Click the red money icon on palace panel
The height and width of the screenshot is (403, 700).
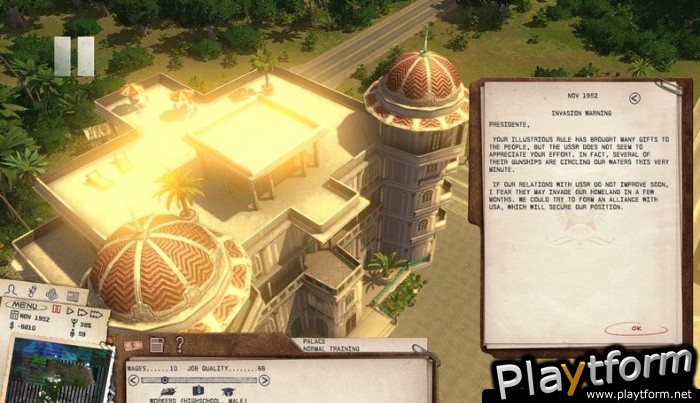click(133, 345)
